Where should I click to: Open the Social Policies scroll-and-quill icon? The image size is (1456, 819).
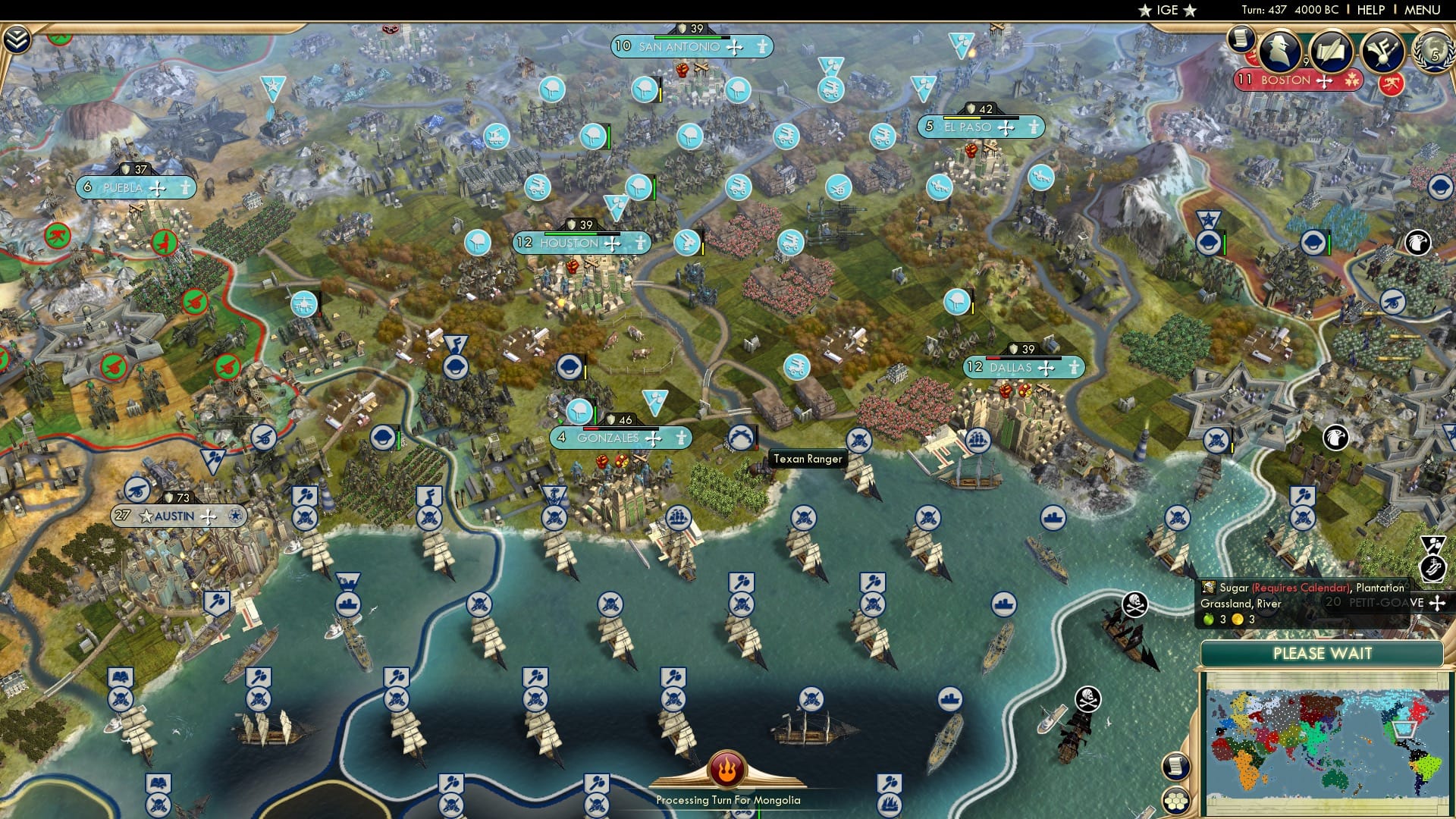[1332, 51]
